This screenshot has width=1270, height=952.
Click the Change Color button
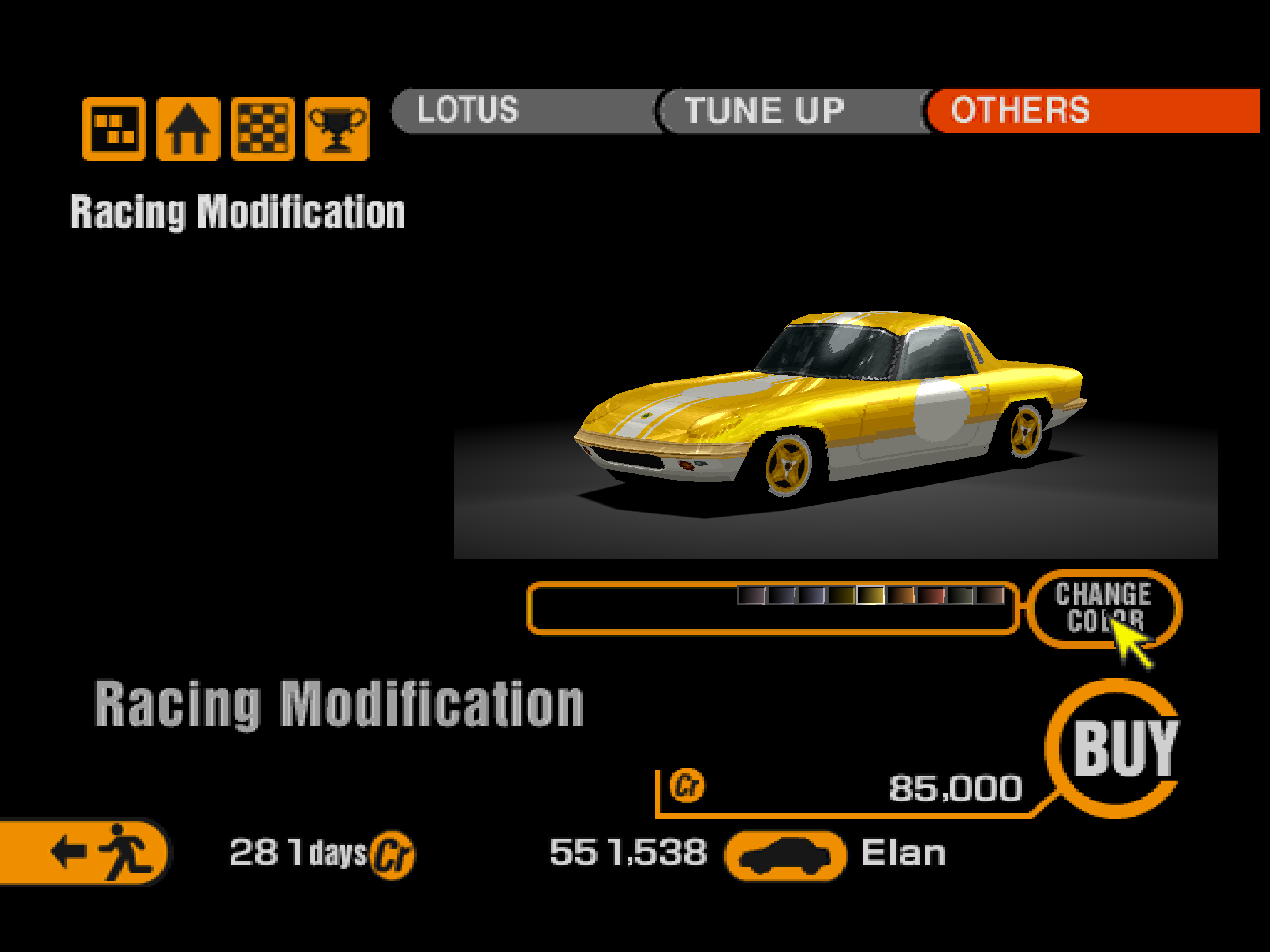[1103, 608]
